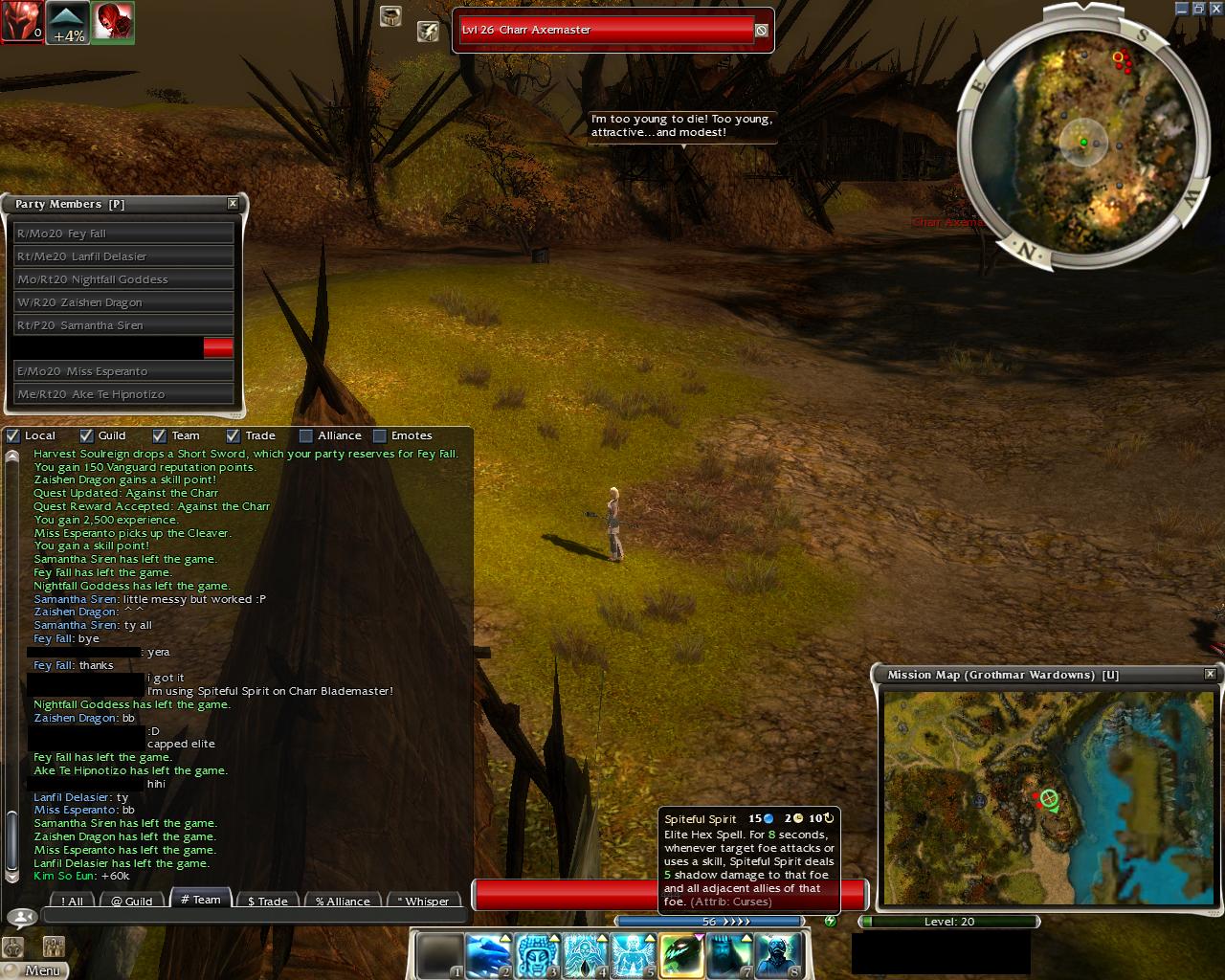This screenshot has height=980, width=1225.
Task: Toggle the Guild chat filter checkbox
Action: pyautogui.click(x=86, y=435)
